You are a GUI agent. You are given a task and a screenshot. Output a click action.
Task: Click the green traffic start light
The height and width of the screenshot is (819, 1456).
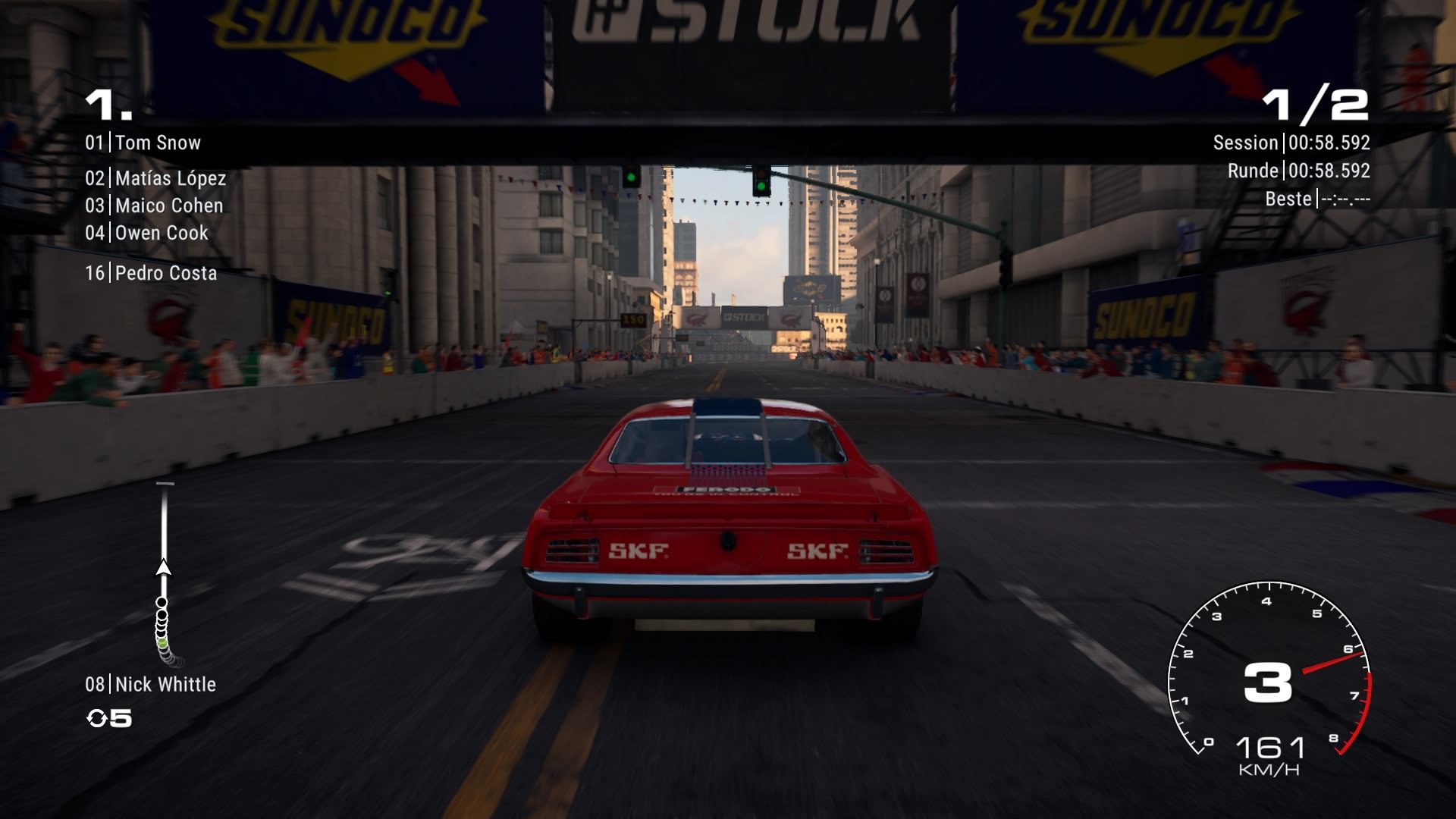[x=630, y=175]
